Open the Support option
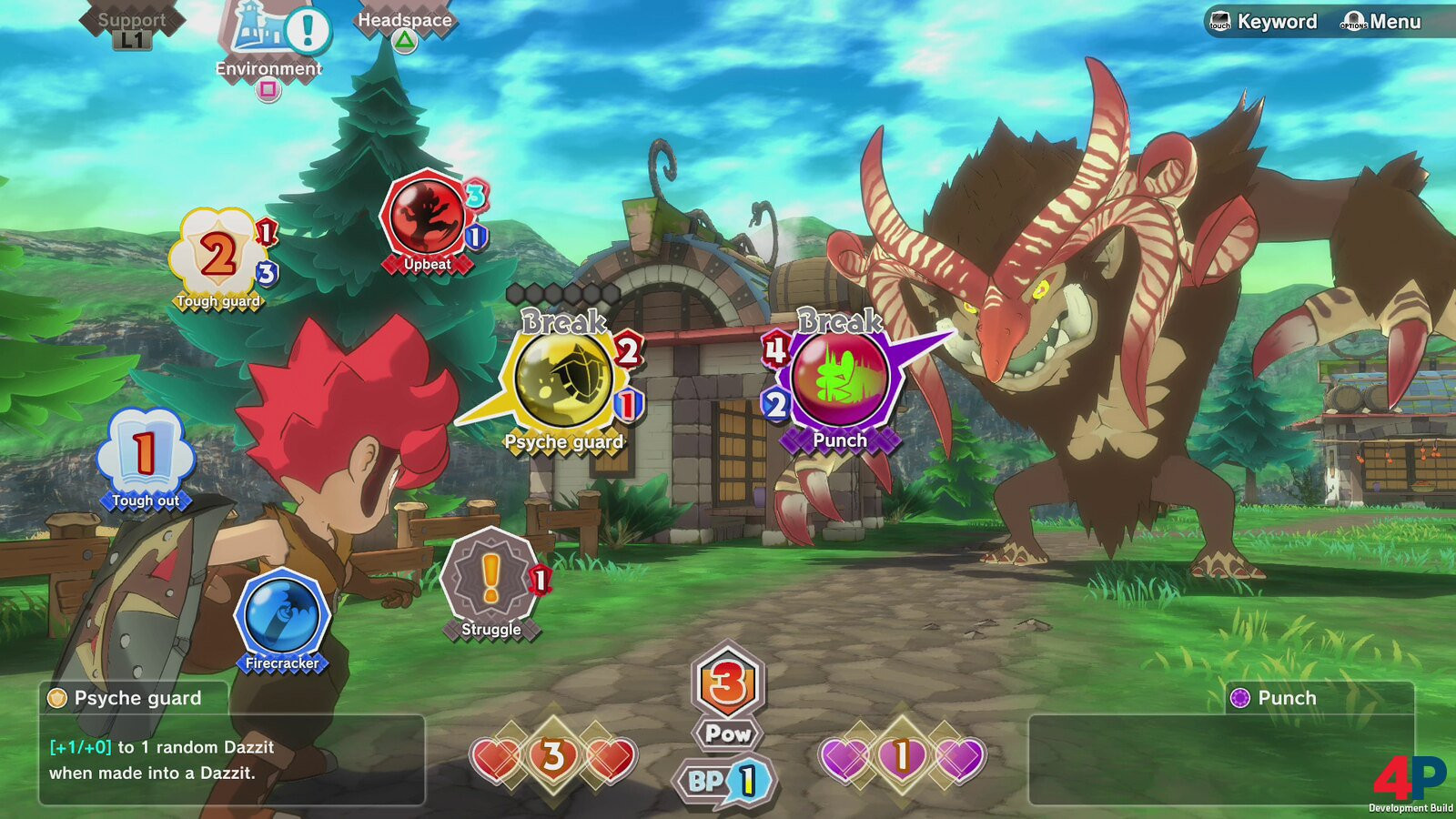The image size is (1456, 819). pos(132,22)
